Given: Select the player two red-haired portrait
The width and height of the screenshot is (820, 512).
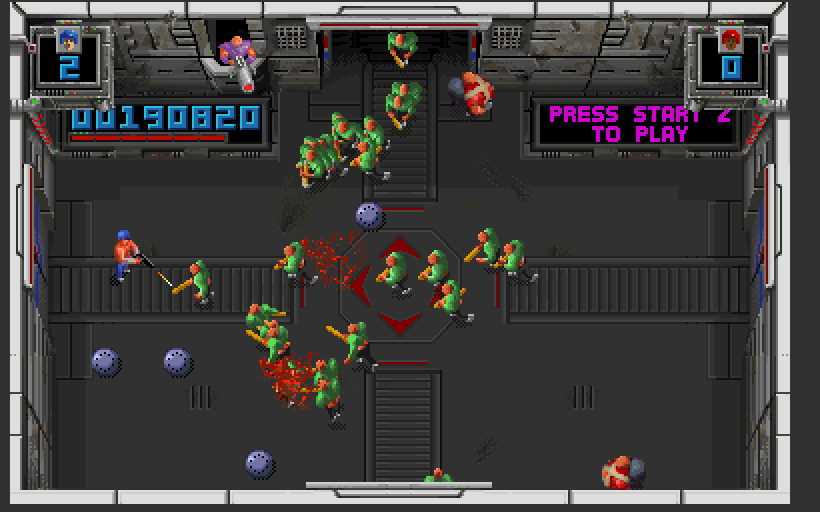Looking at the screenshot, I should click(731, 40).
